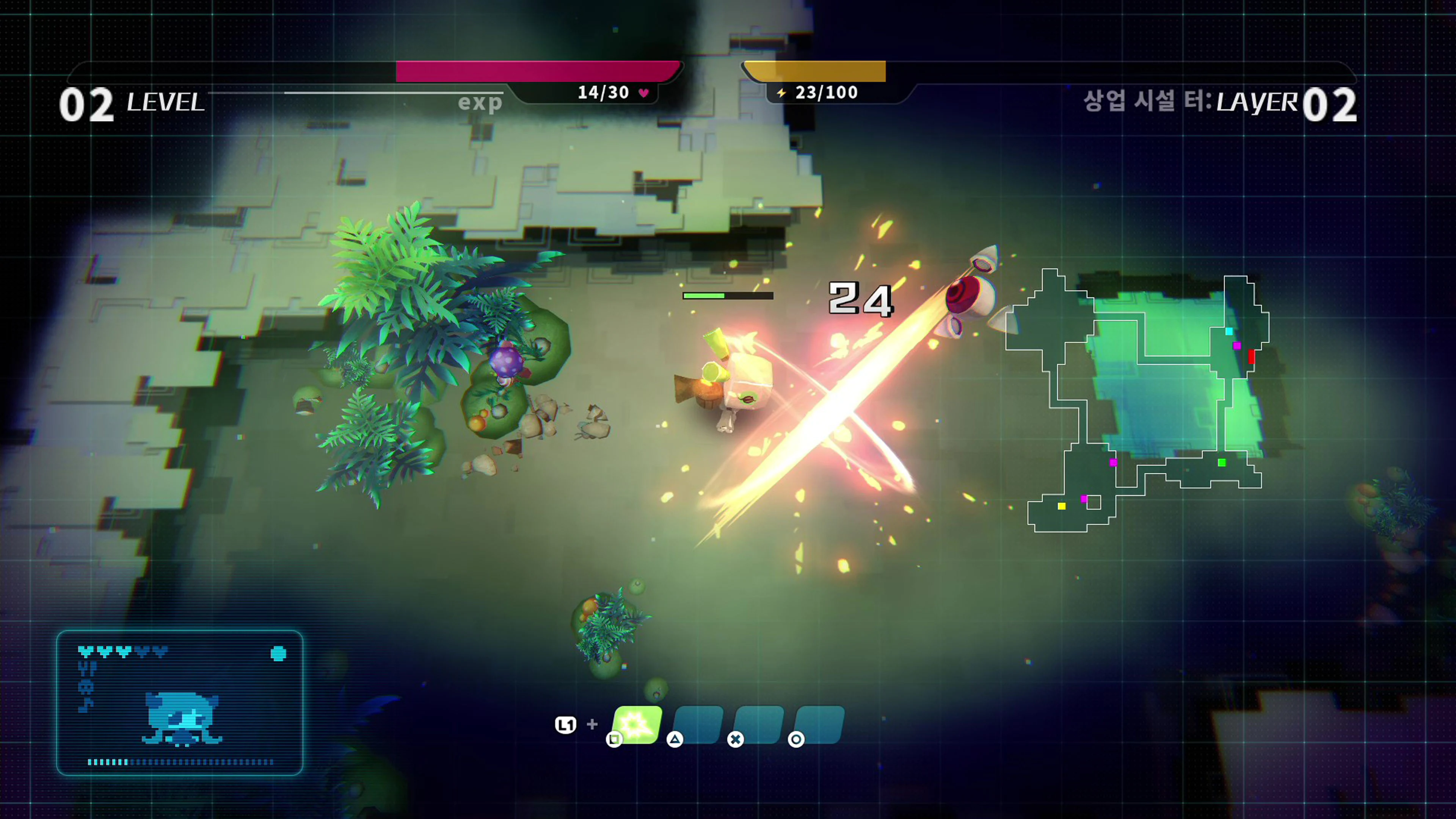Click the lightning bolt icon beside 23/100
Viewport: 1456px width, 819px height.
pos(782,92)
